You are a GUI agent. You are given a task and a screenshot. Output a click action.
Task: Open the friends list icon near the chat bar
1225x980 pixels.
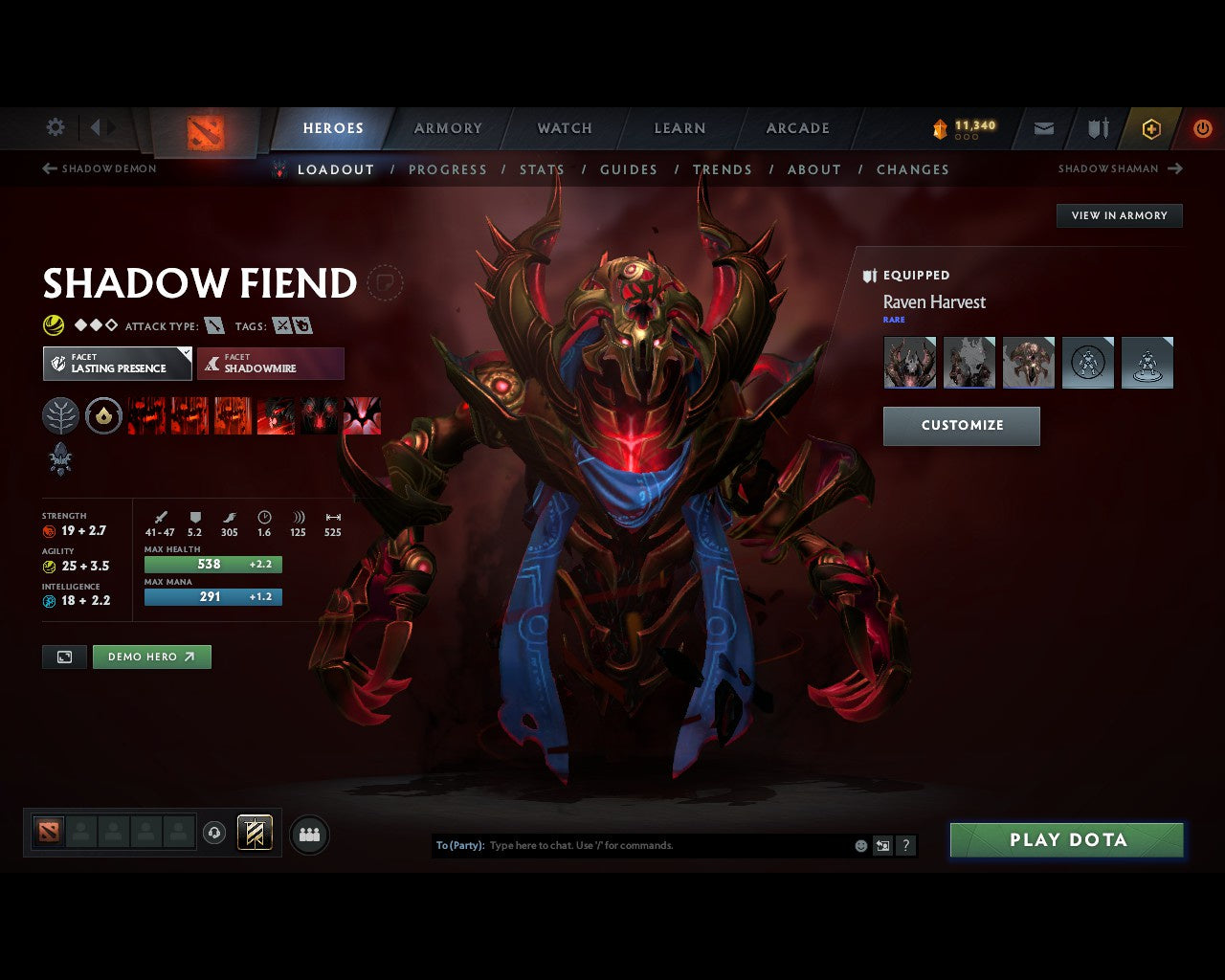(x=308, y=834)
